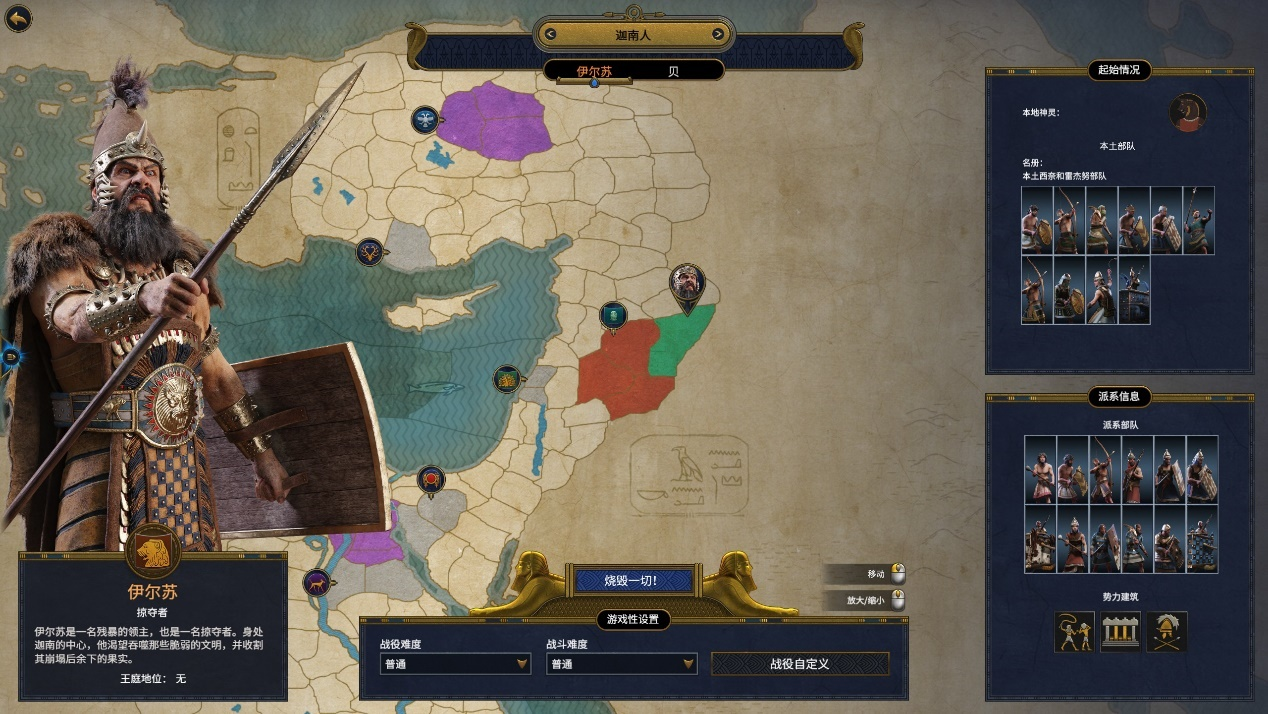The width and height of the screenshot is (1268, 714).
Task: Go back with the top-left arrow button
Action: 18,18
